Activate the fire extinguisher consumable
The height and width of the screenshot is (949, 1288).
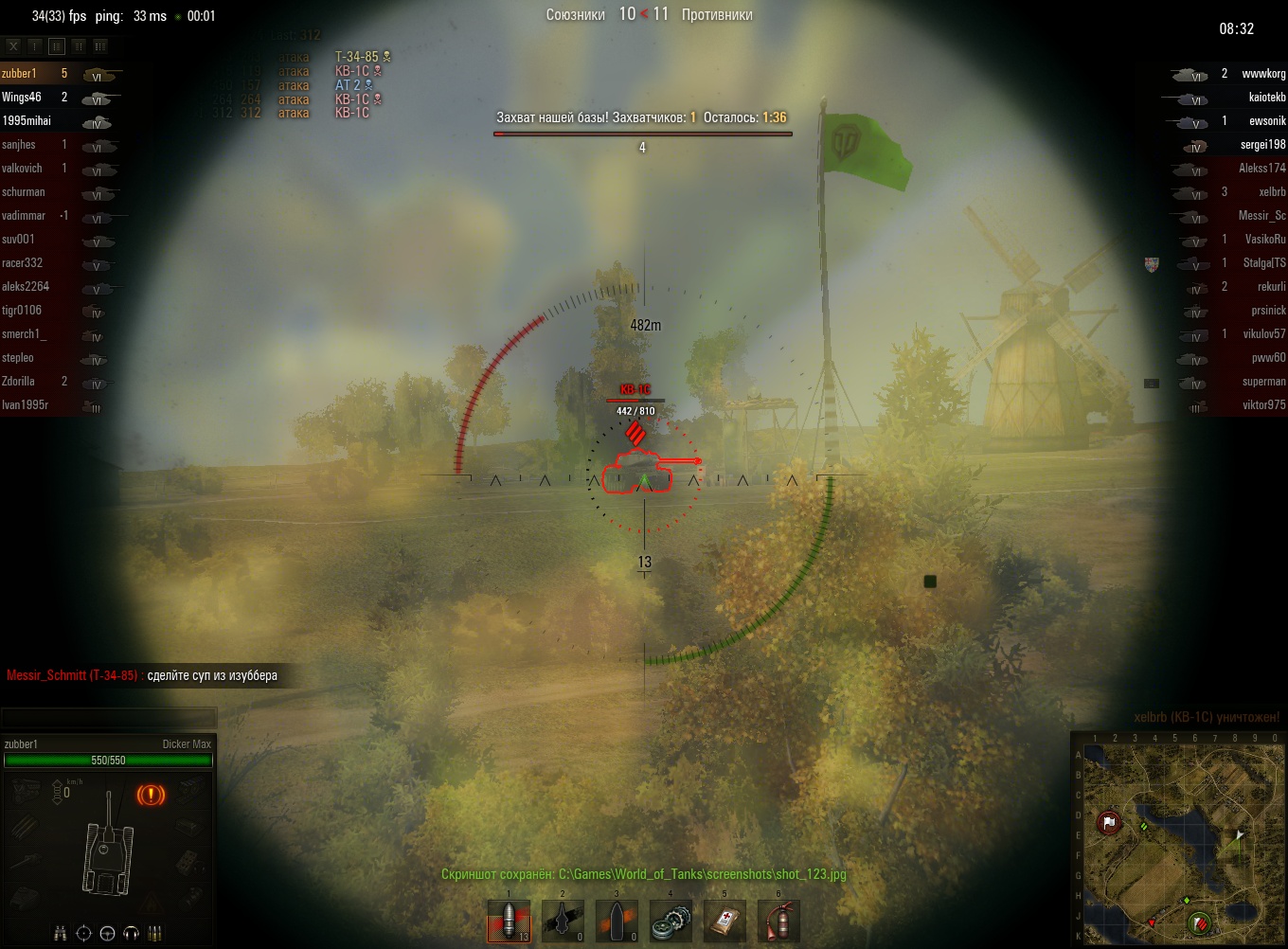coord(778,922)
